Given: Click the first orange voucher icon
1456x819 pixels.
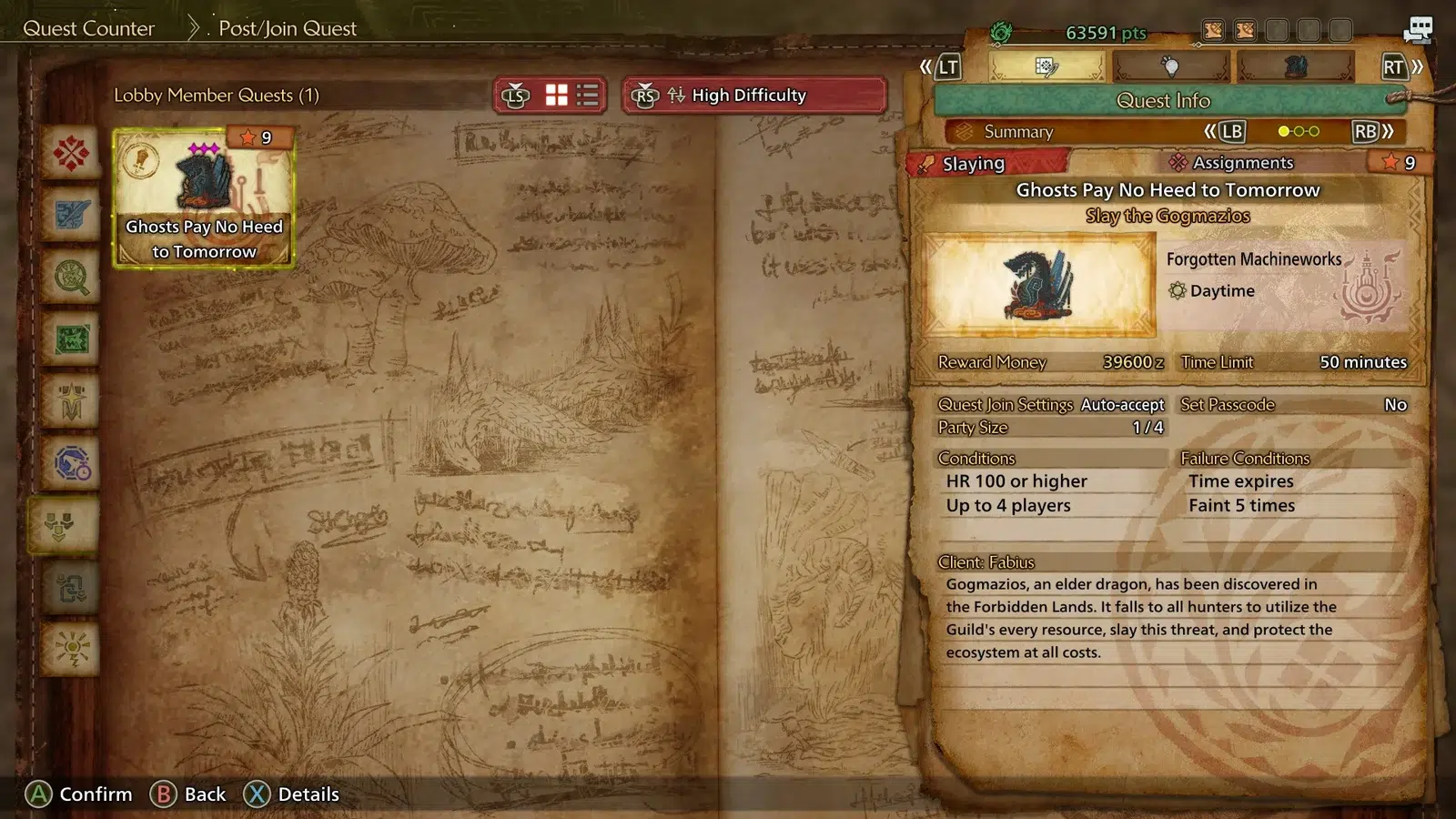Looking at the screenshot, I should click(x=1213, y=31).
